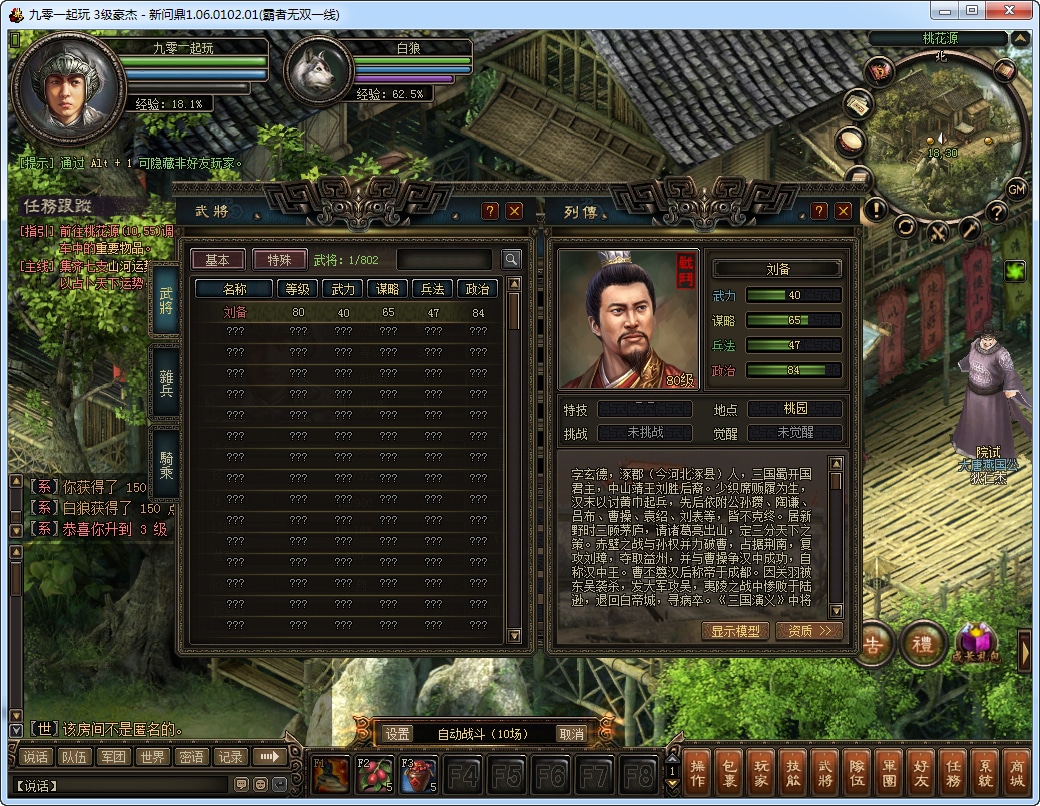Select the 世界 chat channel tab
Viewport: 1040px width, 806px height.
click(152, 757)
